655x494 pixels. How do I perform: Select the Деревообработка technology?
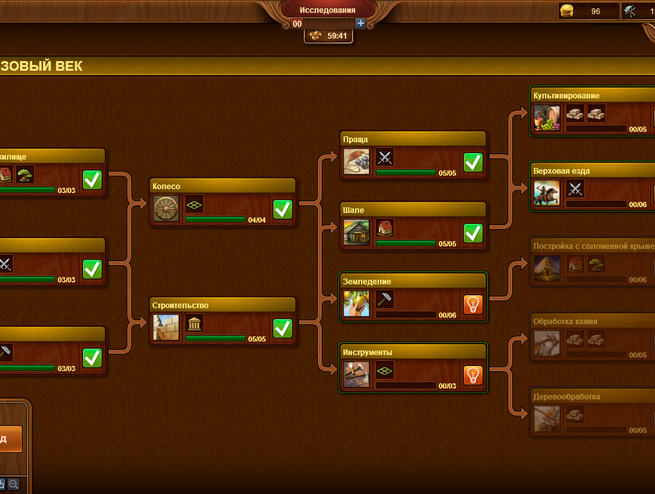coord(592,412)
